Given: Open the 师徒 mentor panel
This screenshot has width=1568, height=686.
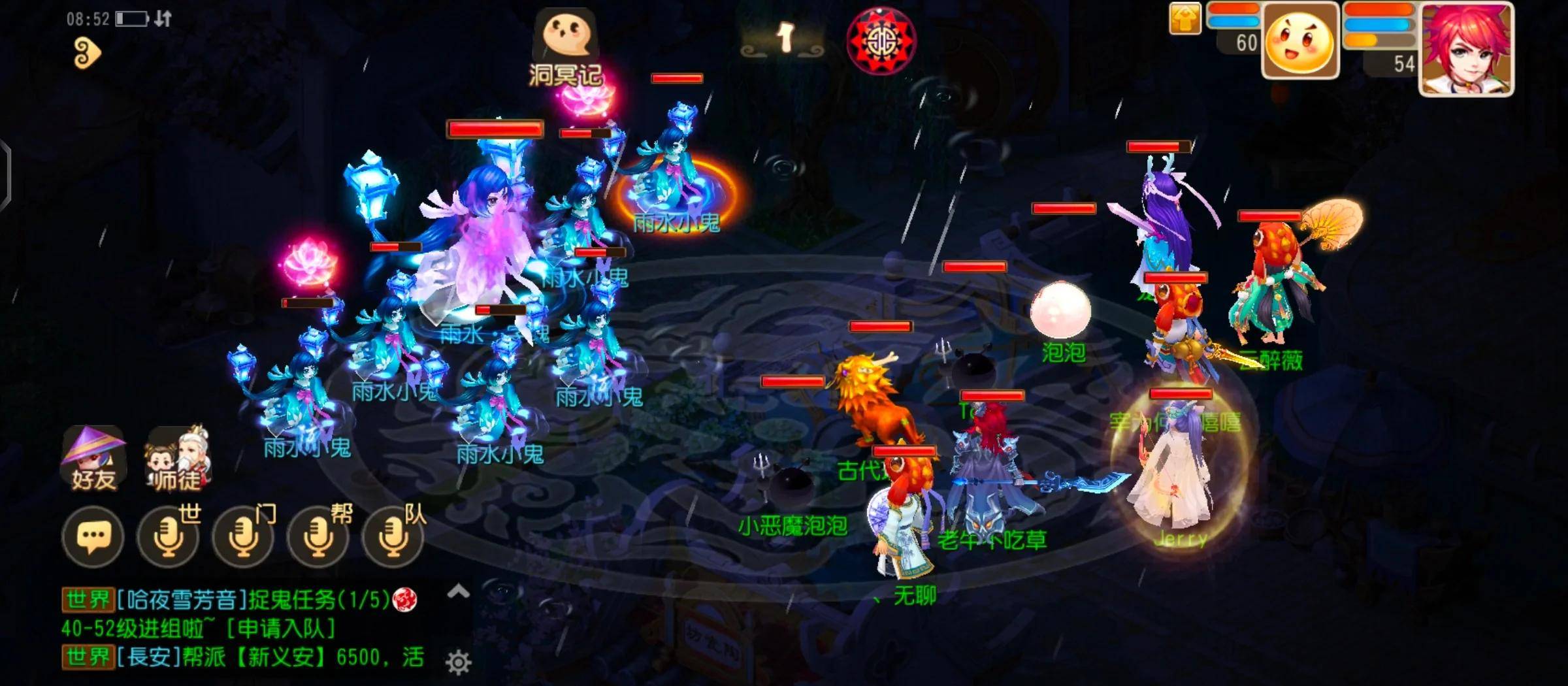Looking at the screenshot, I should pyautogui.click(x=176, y=459).
